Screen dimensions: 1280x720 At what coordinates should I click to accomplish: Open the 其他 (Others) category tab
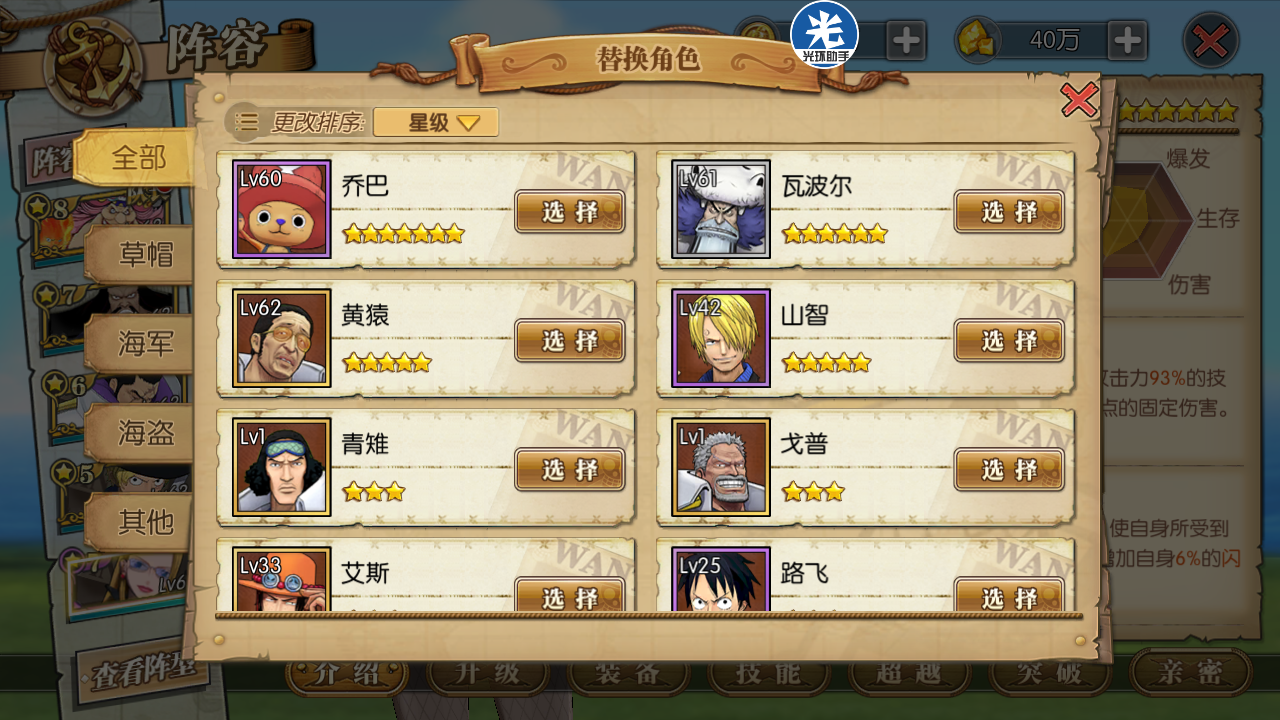pyautogui.click(x=145, y=521)
